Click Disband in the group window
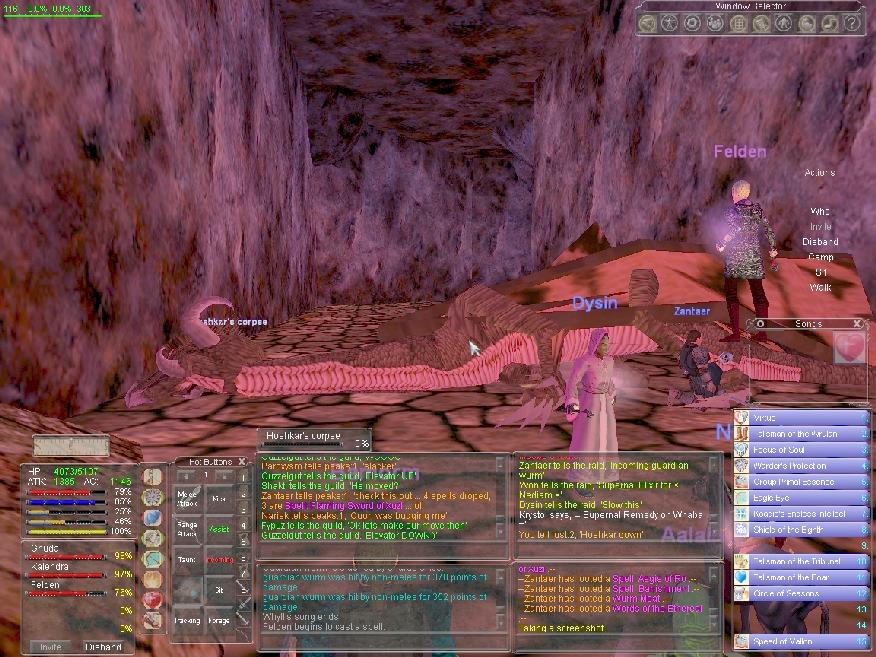Image resolution: width=876 pixels, height=657 pixels. [103, 646]
